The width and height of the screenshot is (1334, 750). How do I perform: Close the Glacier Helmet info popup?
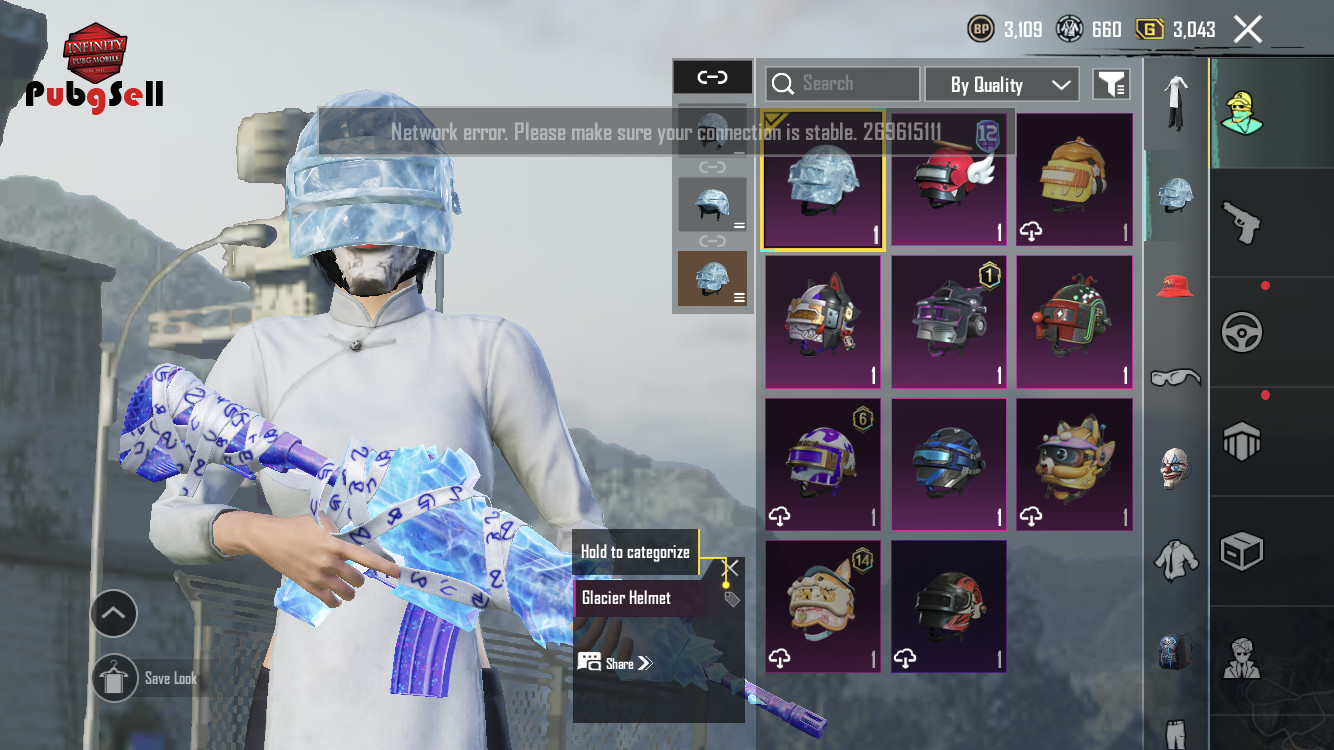click(731, 568)
